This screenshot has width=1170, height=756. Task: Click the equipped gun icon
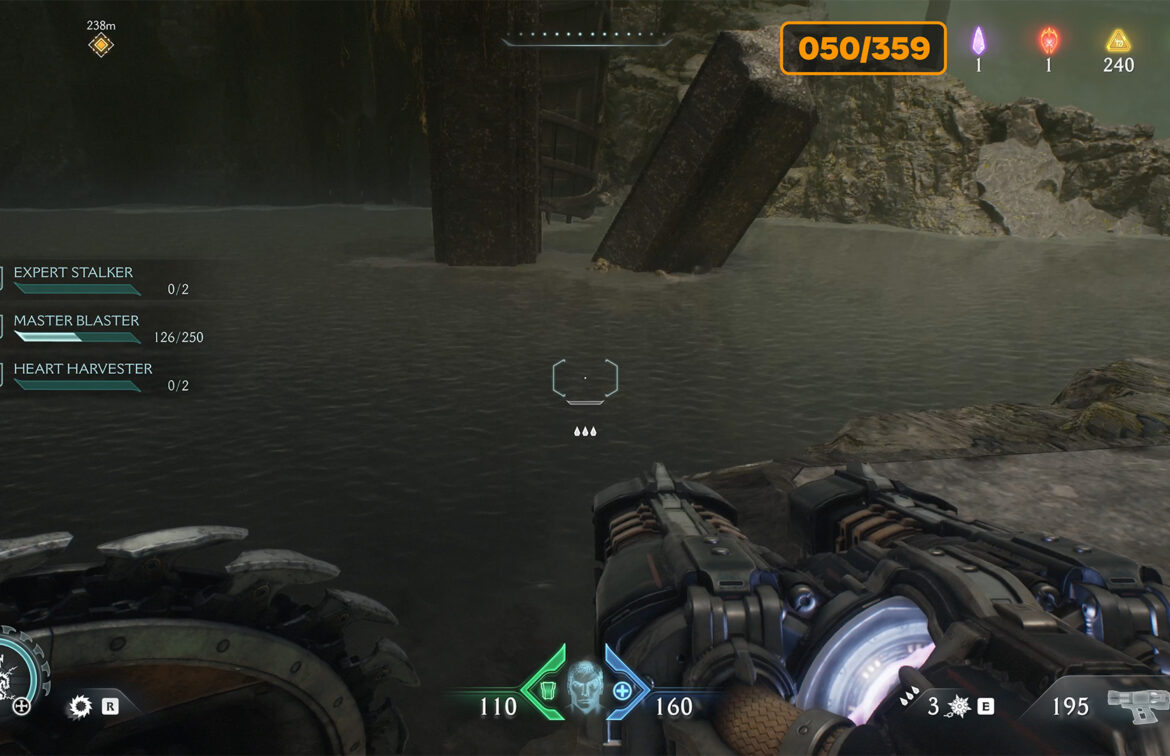(x=1135, y=707)
